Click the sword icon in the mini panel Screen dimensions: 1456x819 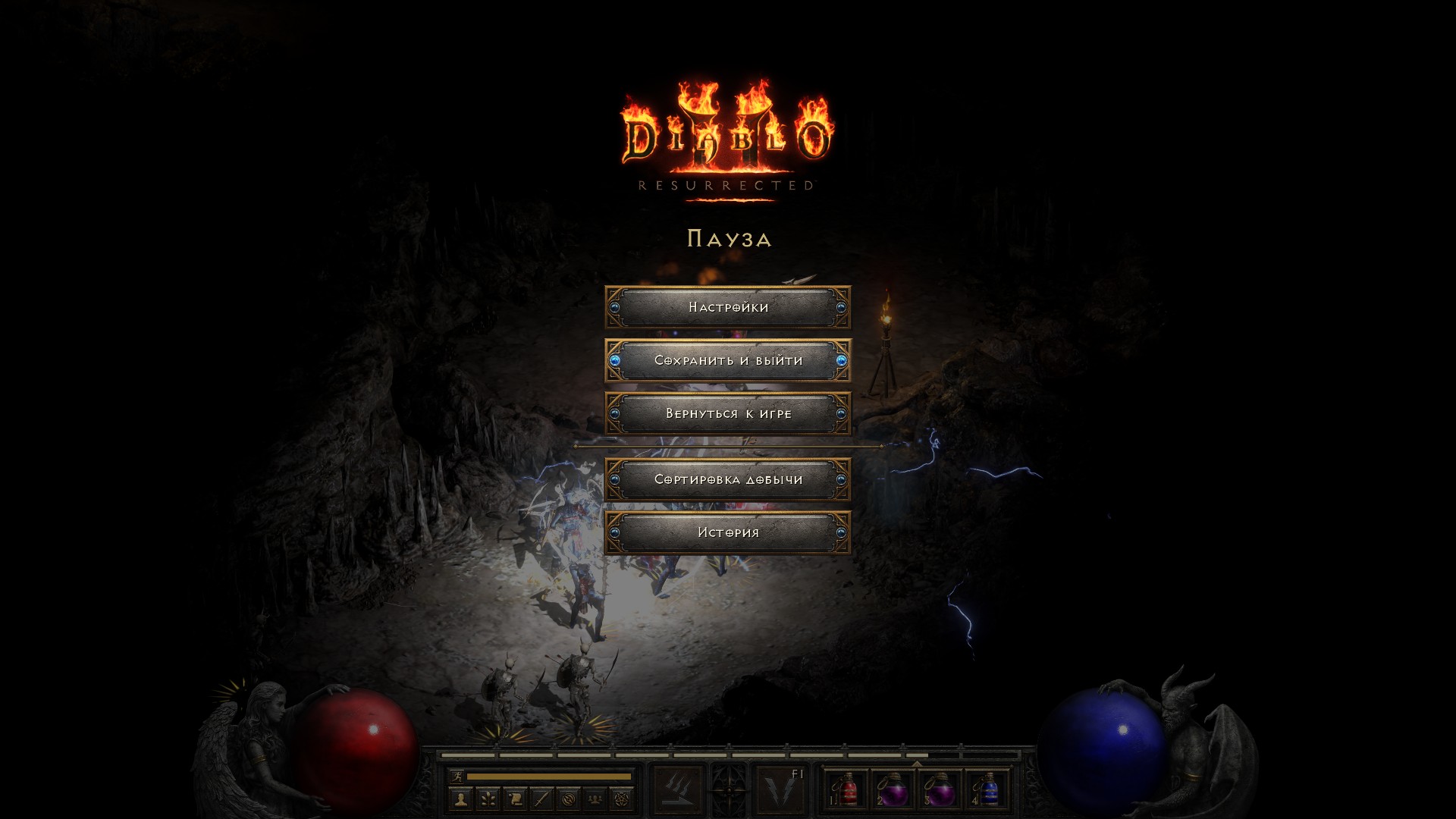click(541, 799)
